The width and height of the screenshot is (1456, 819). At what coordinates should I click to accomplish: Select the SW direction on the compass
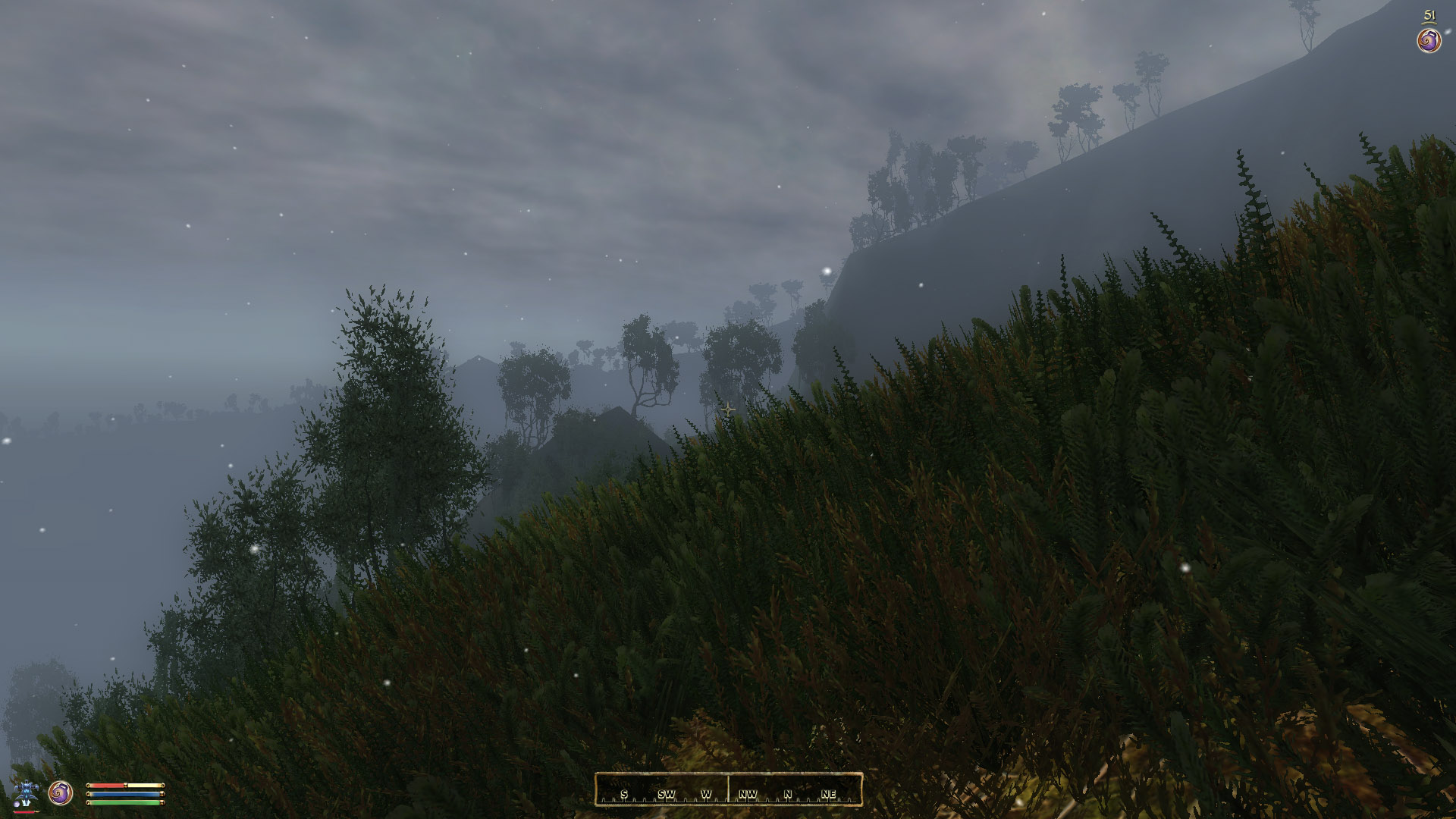click(x=666, y=795)
